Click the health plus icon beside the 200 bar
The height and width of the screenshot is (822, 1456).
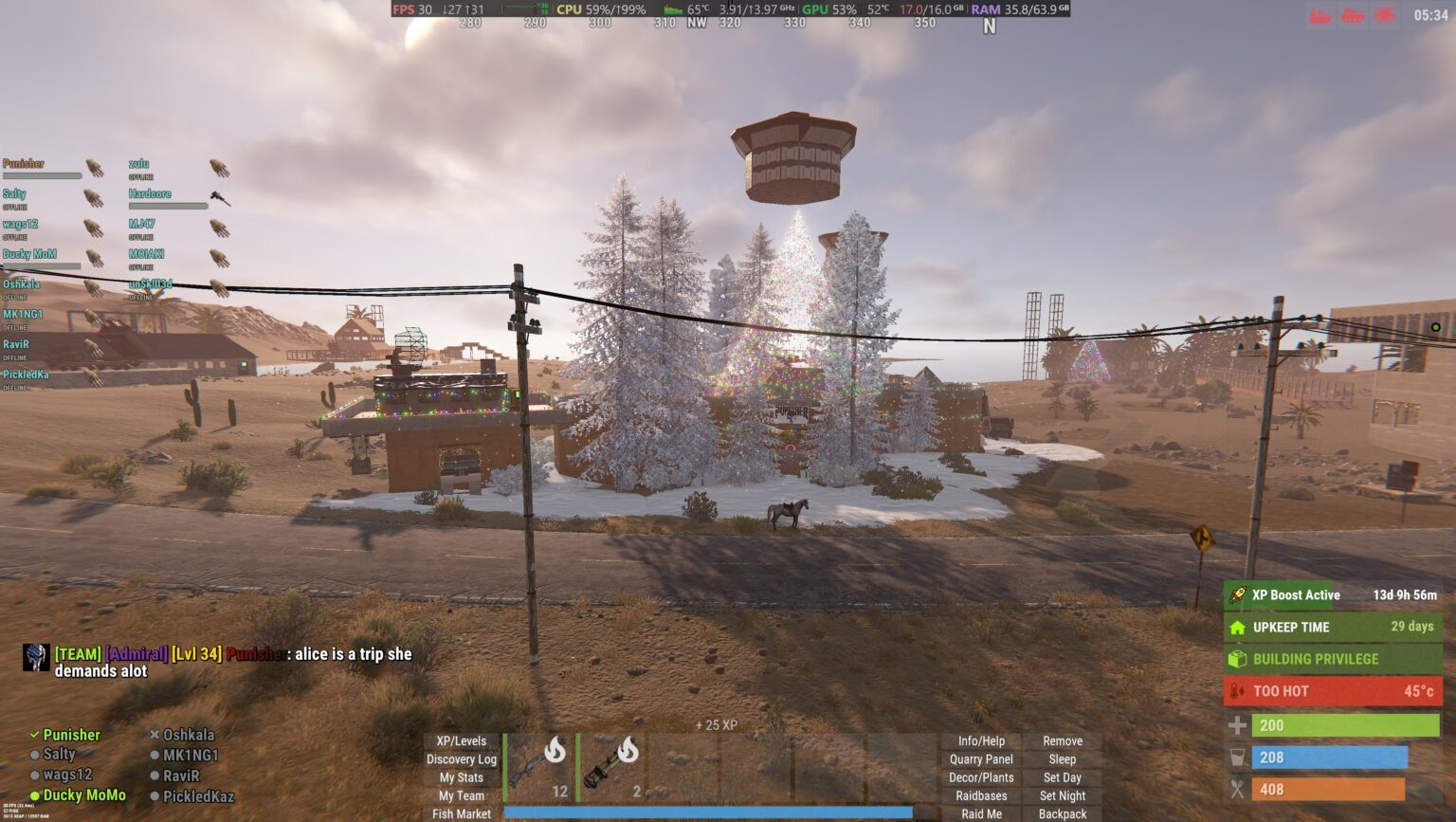[x=1237, y=725]
